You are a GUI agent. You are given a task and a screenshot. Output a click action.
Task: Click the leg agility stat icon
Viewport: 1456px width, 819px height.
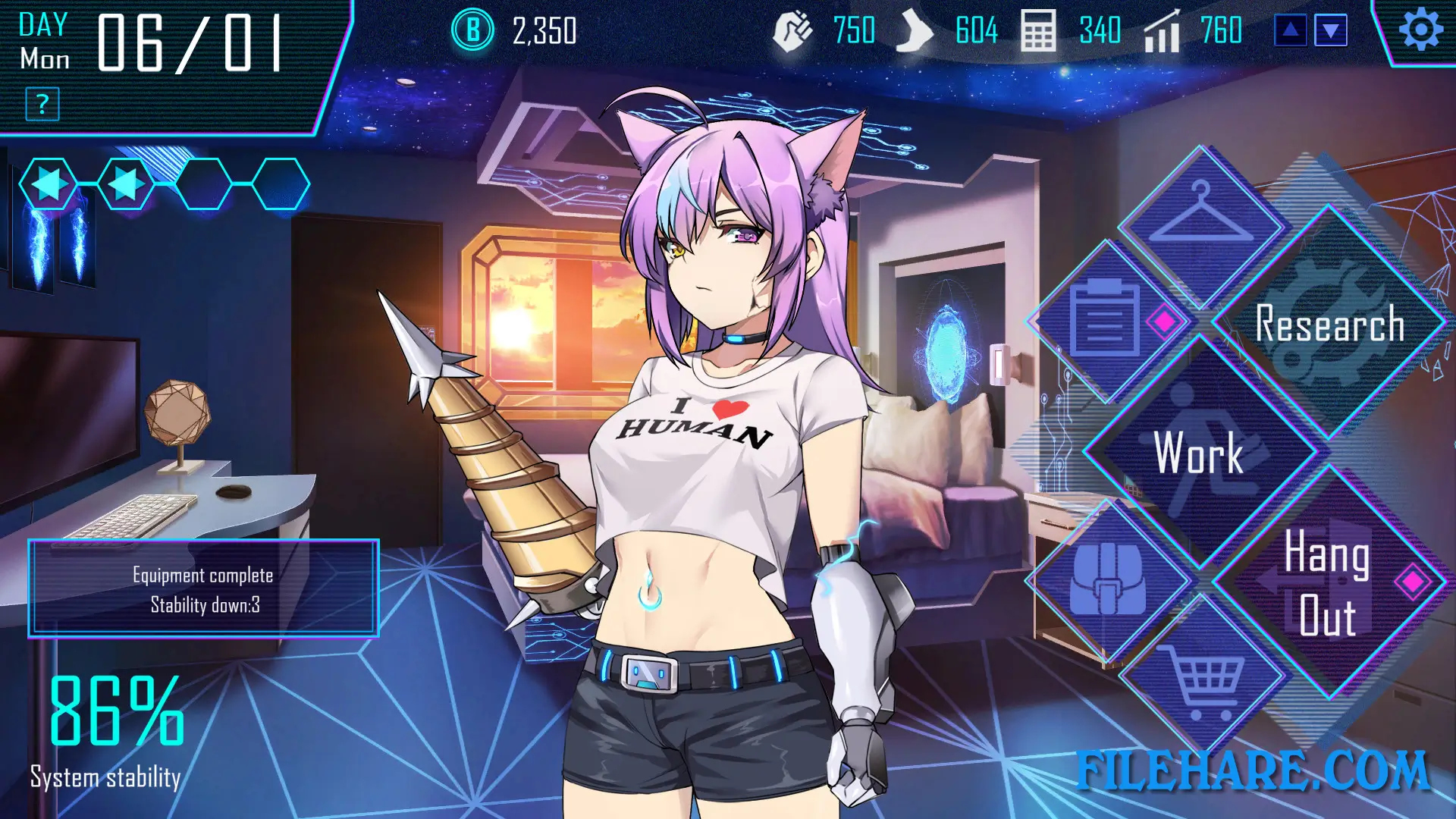pyautogui.click(x=916, y=32)
